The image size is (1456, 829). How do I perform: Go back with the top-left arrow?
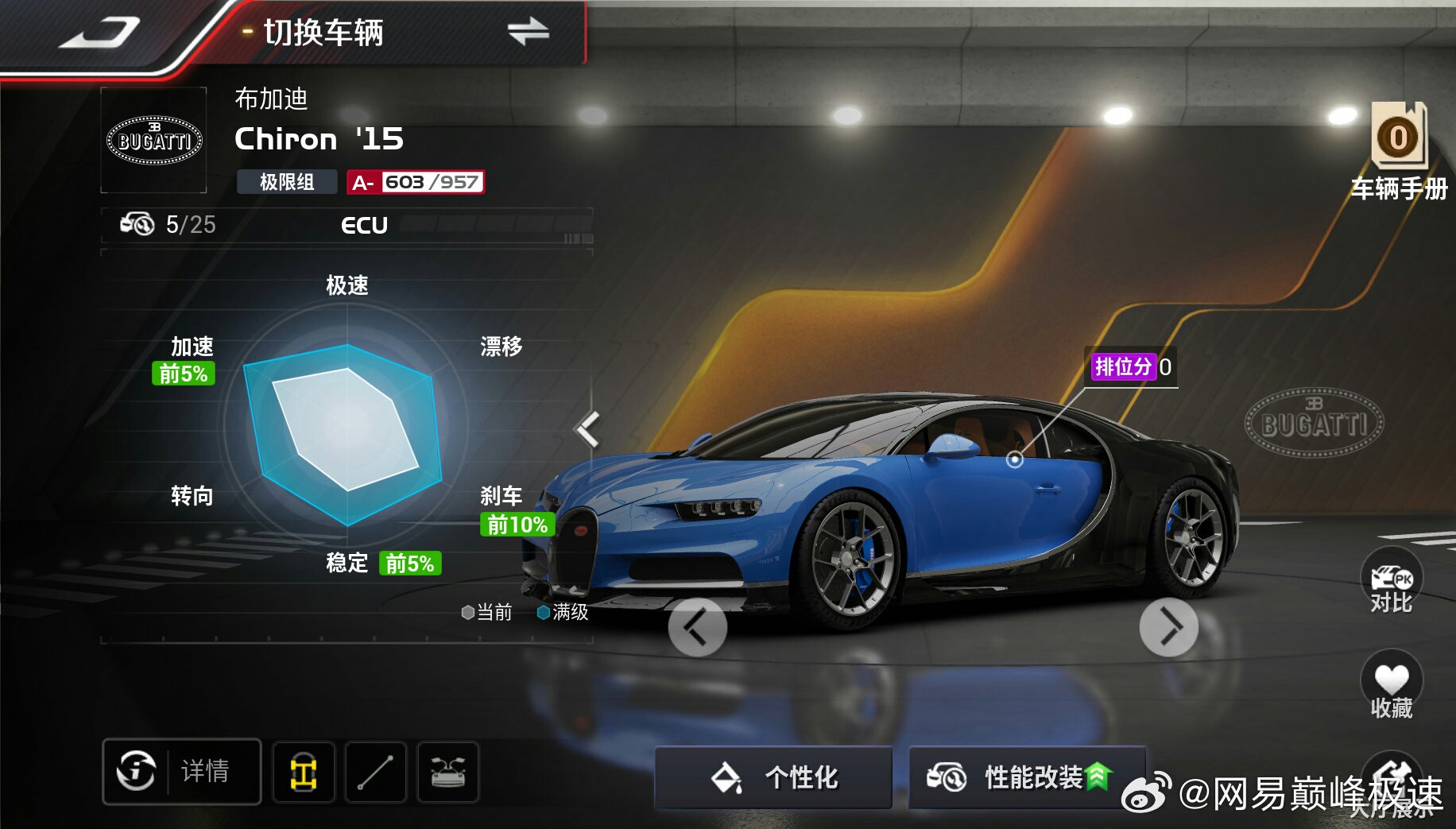point(99,33)
